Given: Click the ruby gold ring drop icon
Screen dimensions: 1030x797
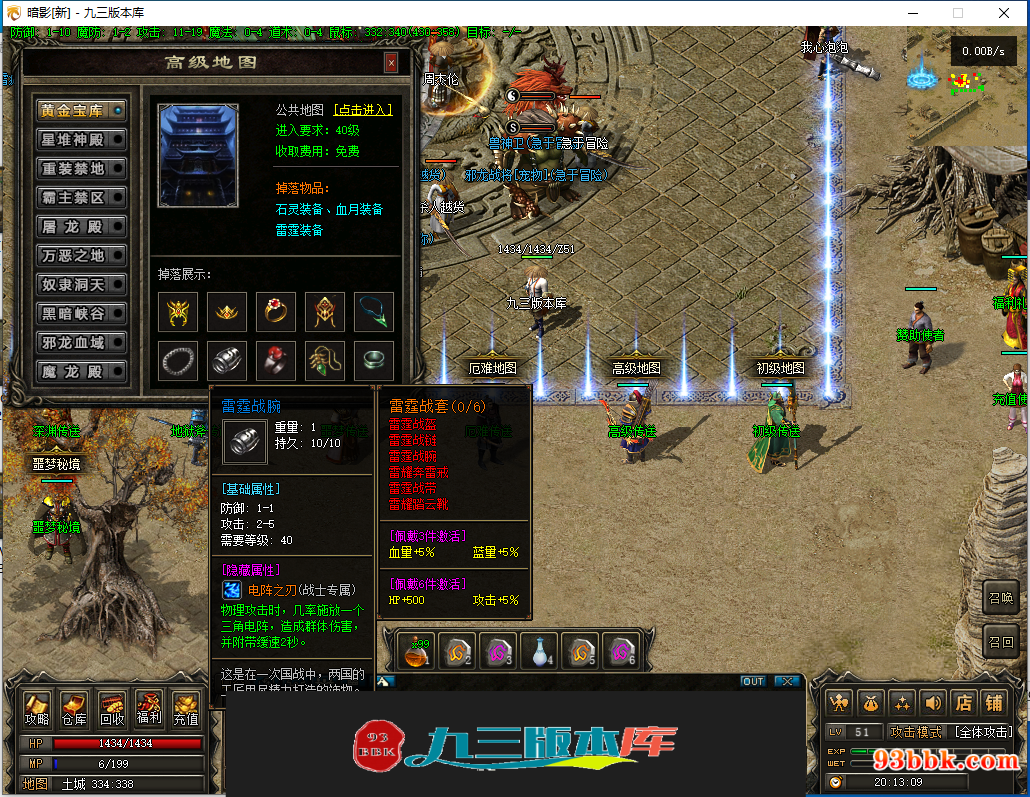Looking at the screenshot, I should pyautogui.click(x=276, y=312).
